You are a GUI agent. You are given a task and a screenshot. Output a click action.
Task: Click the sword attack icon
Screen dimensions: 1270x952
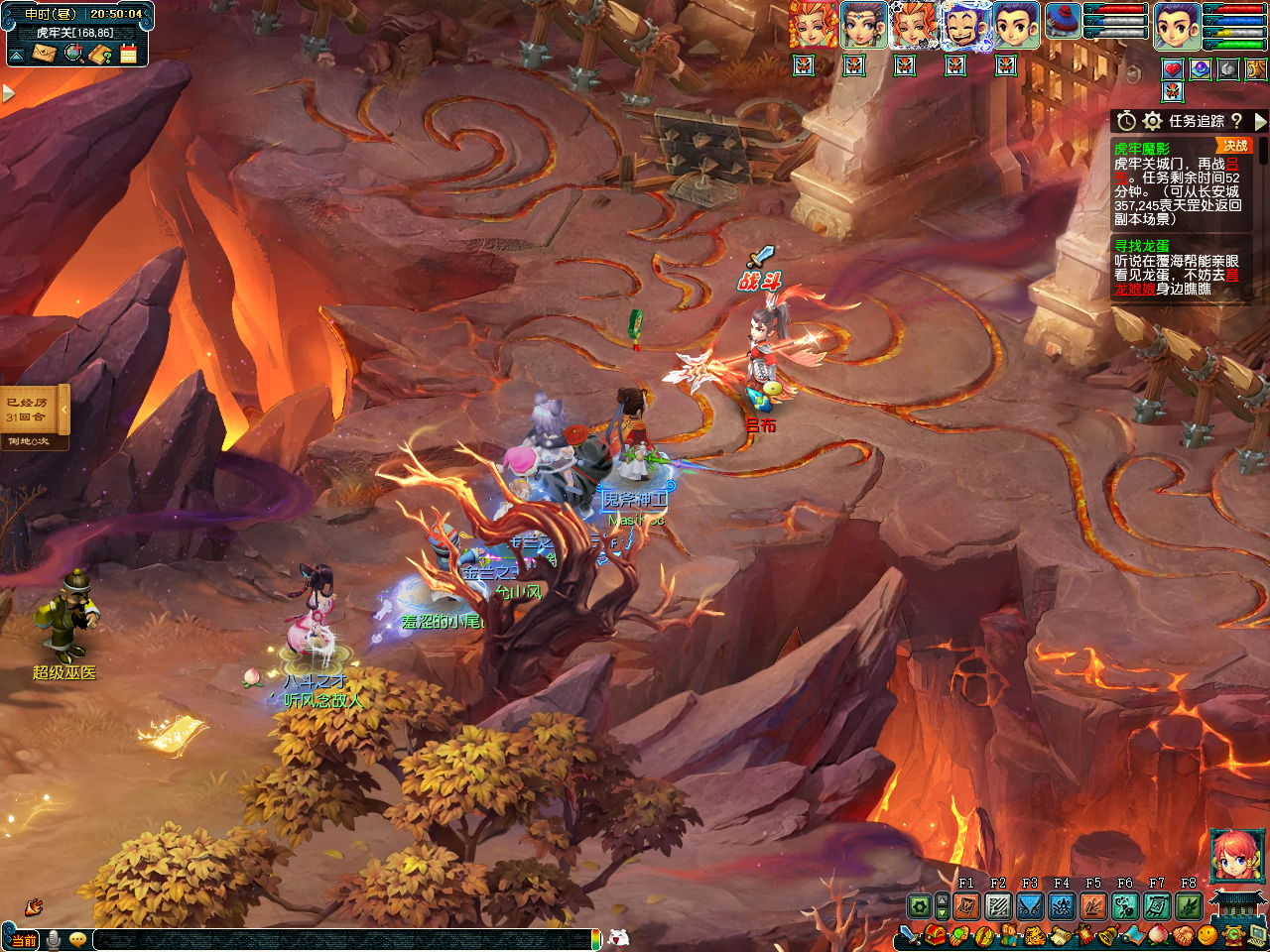(909, 935)
